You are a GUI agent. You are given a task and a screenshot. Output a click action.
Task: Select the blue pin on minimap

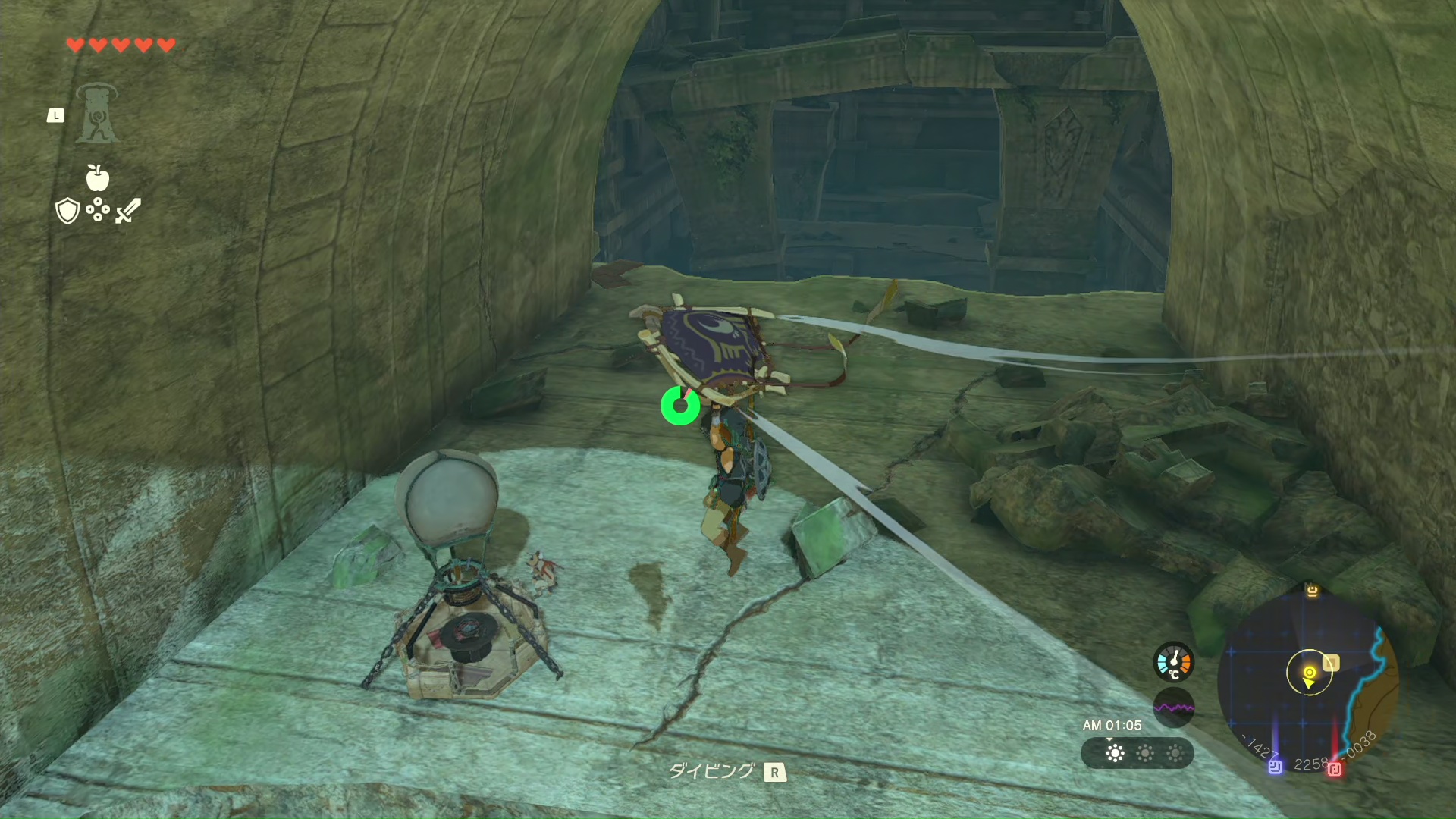[x=1276, y=767]
